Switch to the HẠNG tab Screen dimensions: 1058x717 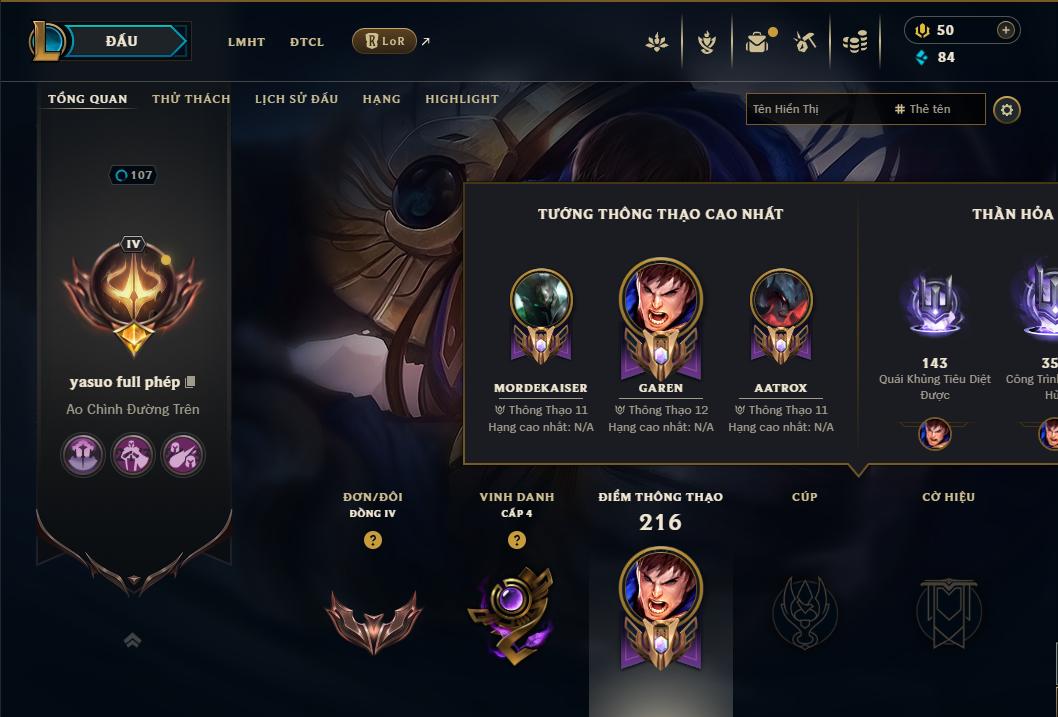[381, 99]
